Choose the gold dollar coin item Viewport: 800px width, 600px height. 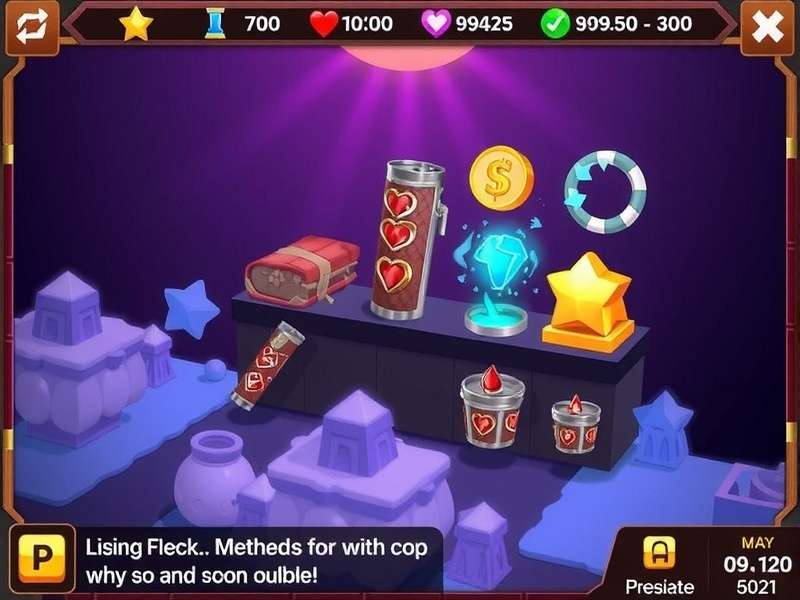coord(501,178)
